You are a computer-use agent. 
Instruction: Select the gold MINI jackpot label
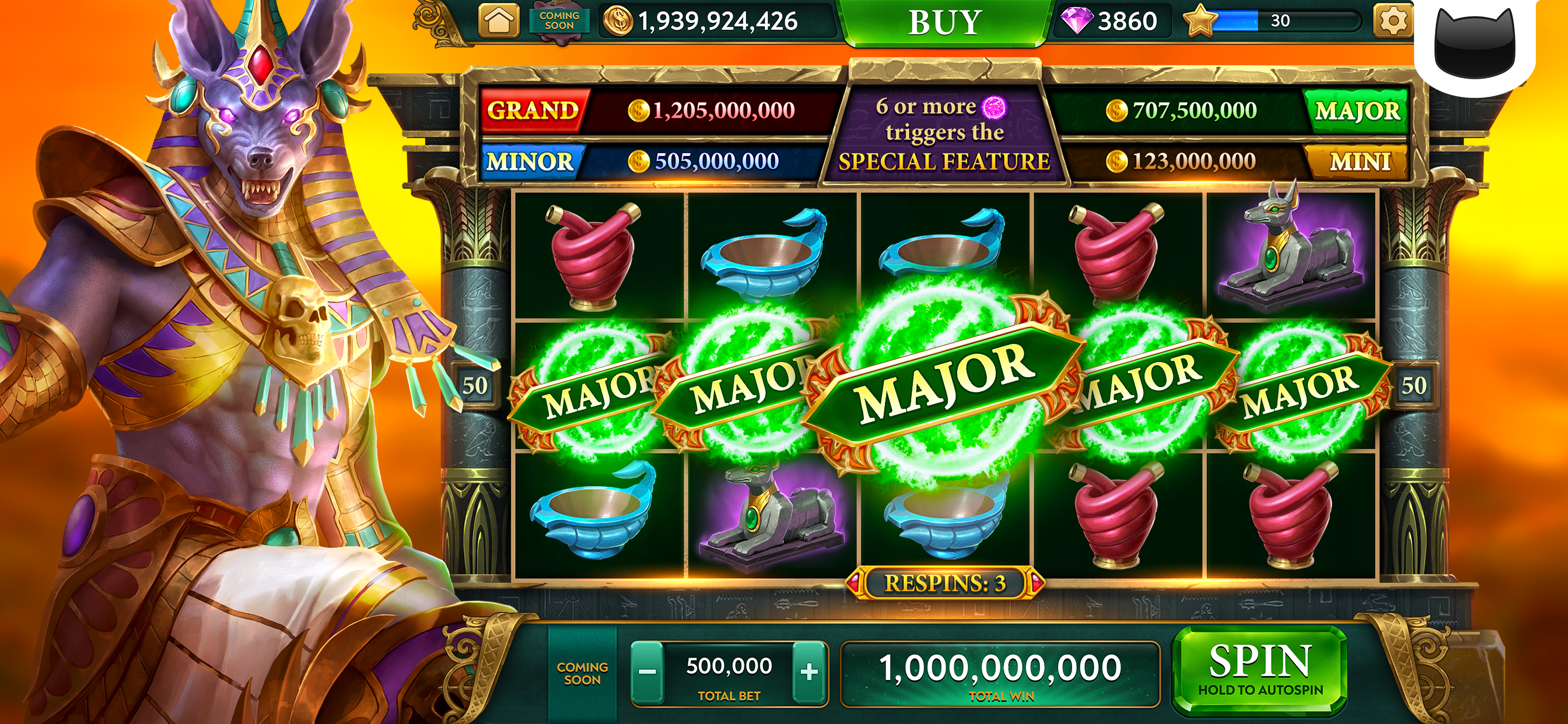pyautogui.click(x=1360, y=161)
